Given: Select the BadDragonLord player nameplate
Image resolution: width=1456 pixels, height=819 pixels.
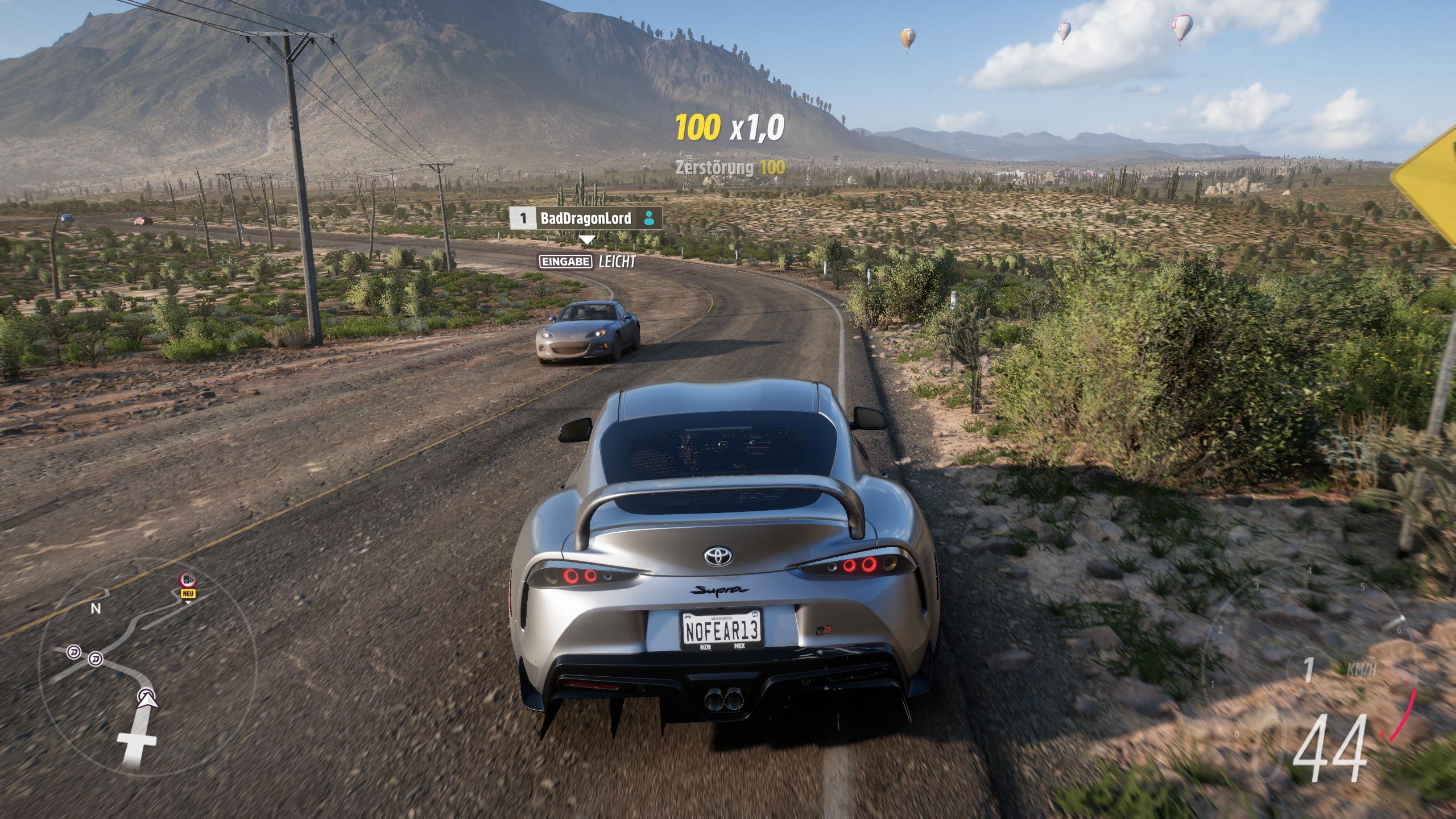Looking at the screenshot, I should pos(585,218).
